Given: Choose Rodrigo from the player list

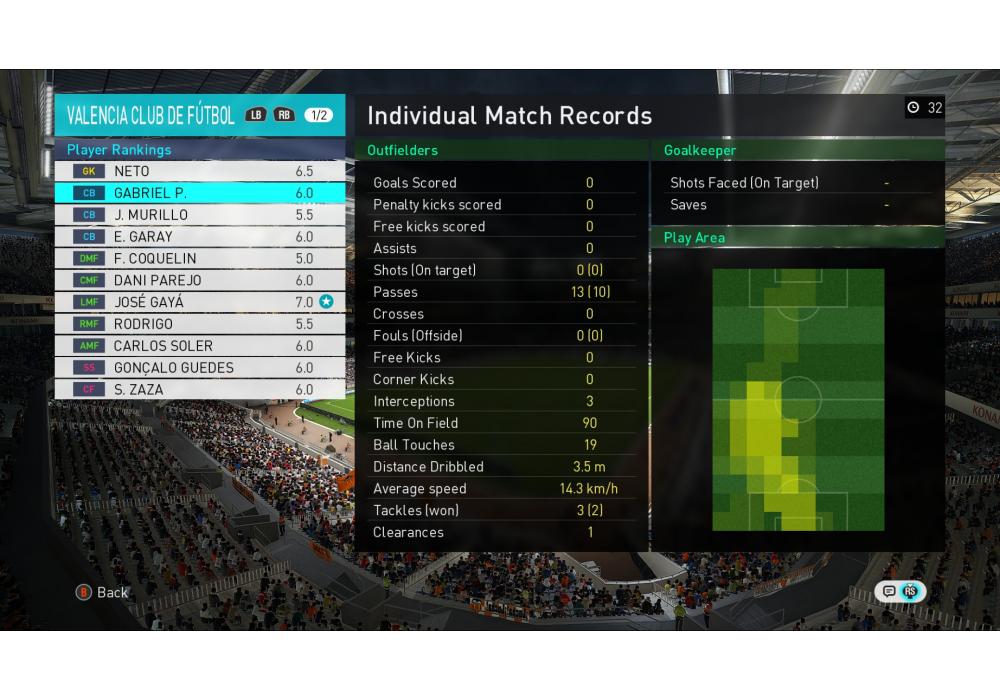Looking at the screenshot, I should pos(200,324).
